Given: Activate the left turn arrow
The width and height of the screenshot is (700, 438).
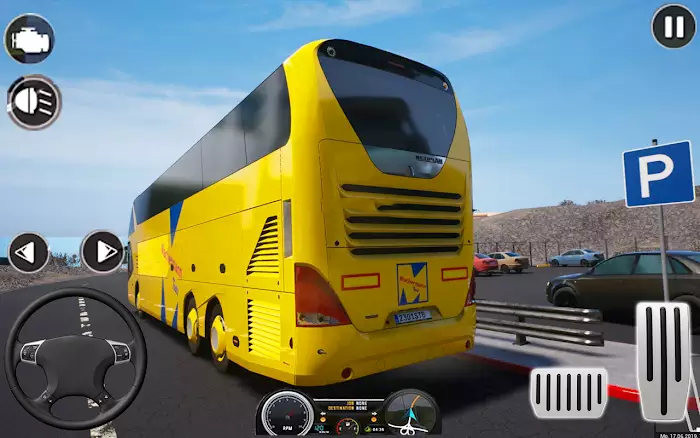Looking at the screenshot, I should (28, 252).
